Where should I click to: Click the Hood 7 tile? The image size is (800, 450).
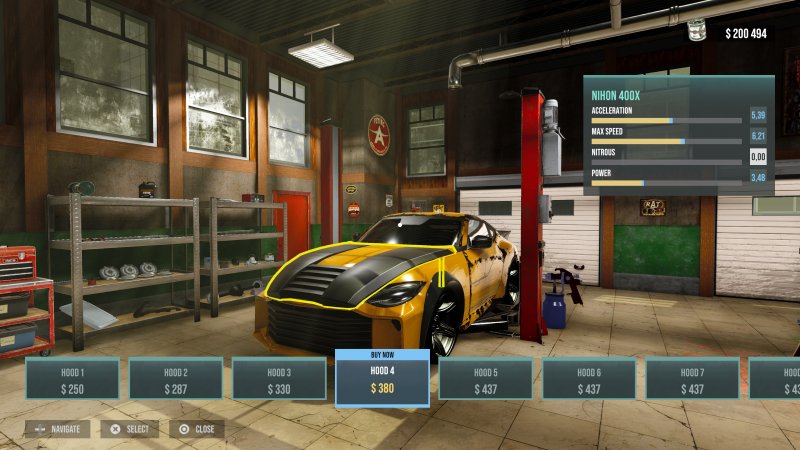pos(692,379)
